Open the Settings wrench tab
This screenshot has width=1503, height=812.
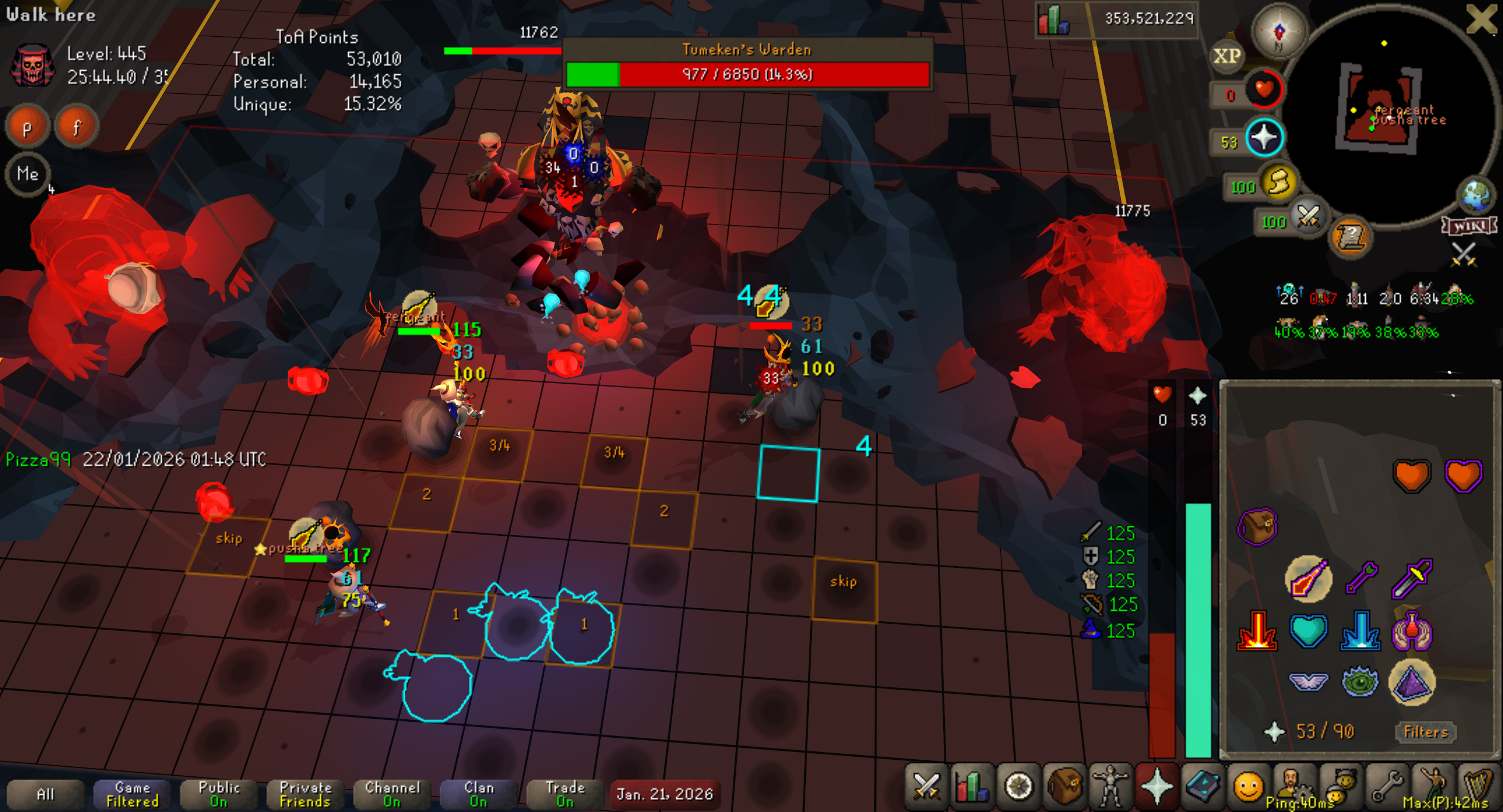tap(1387, 786)
